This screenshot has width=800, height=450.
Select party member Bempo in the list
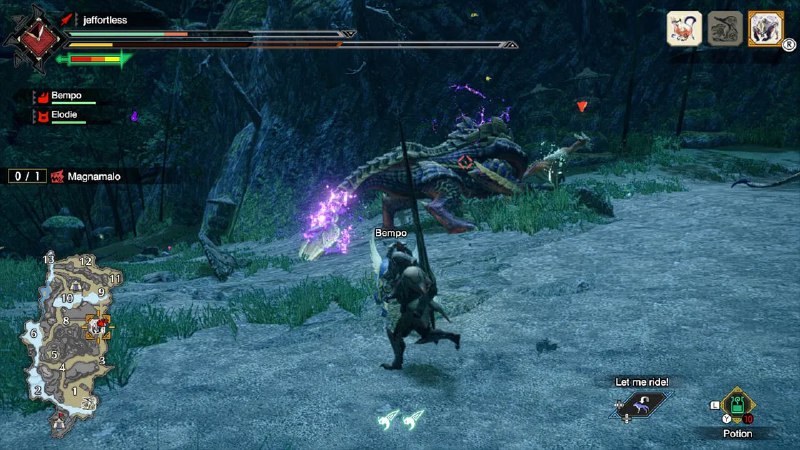click(x=68, y=97)
